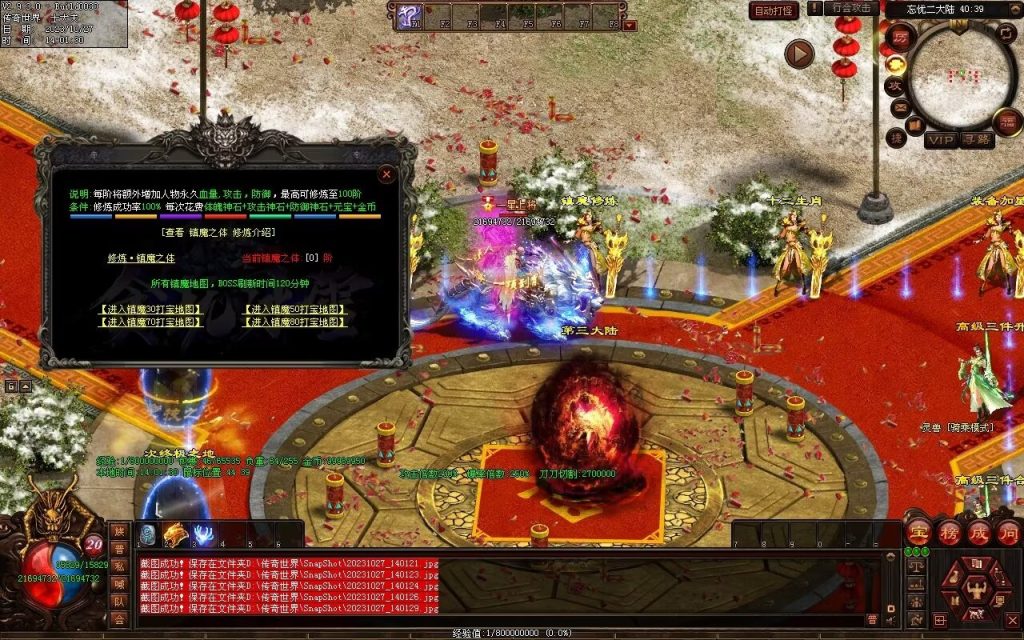Activate the 寻路 pathfinding button
This screenshot has width=1024, height=640.
point(978,140)
